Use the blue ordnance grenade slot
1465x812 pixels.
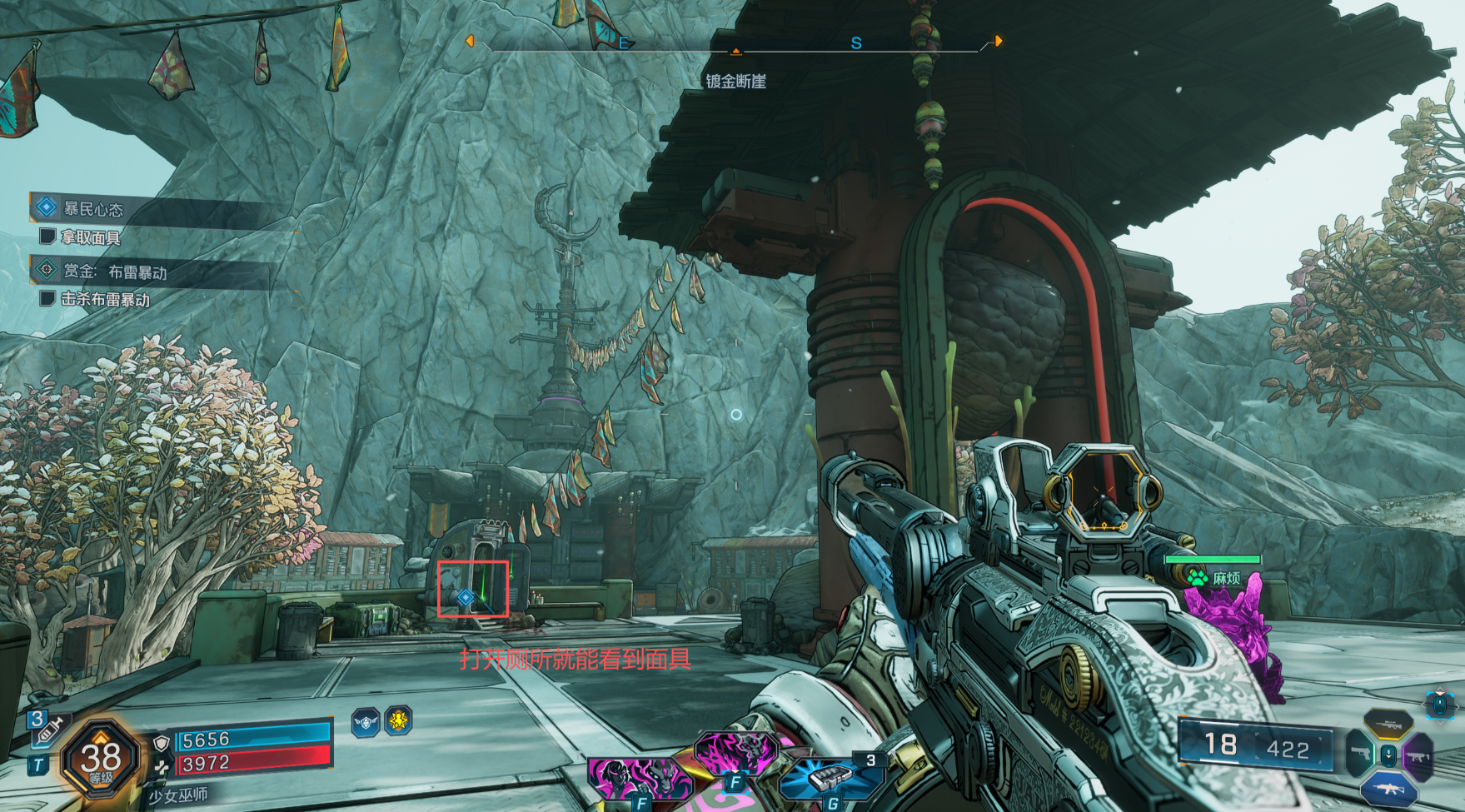coord(829,779)
